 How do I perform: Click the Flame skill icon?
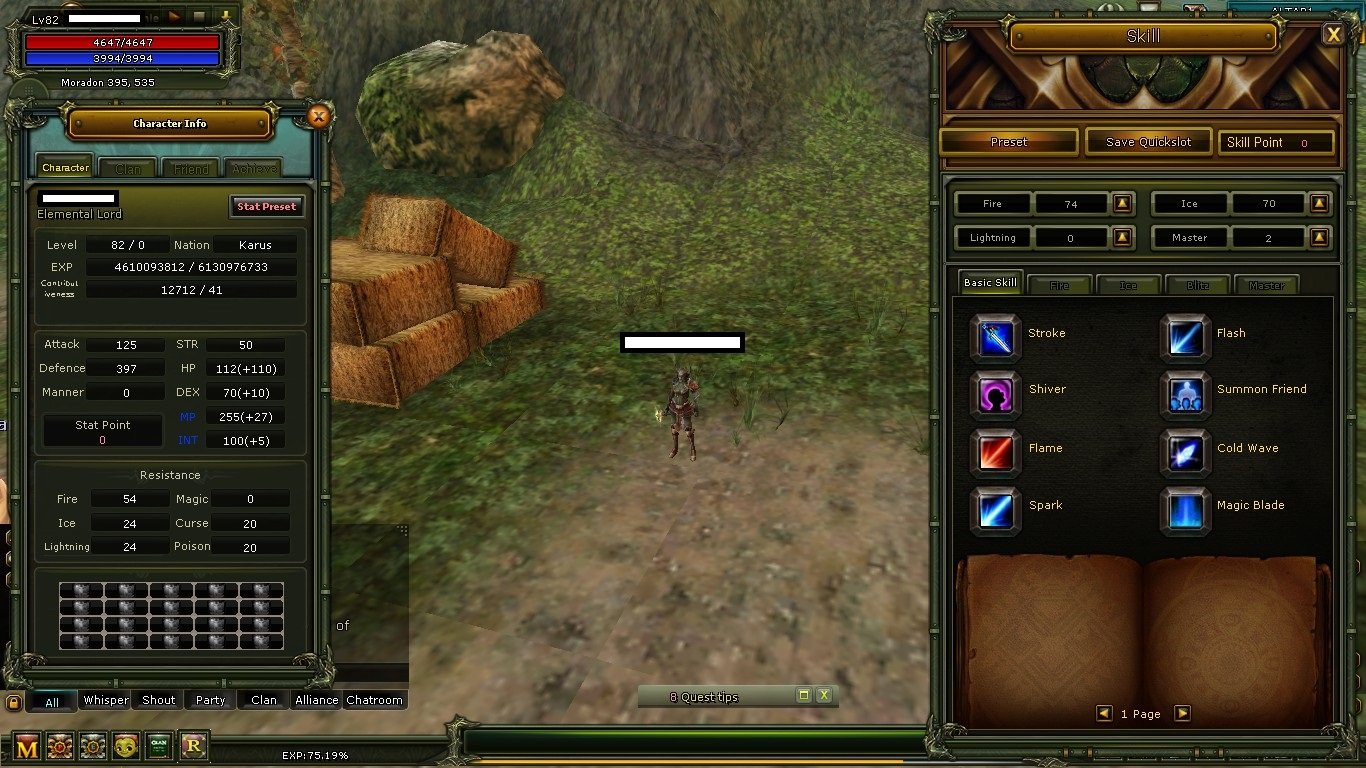[994, 450]
